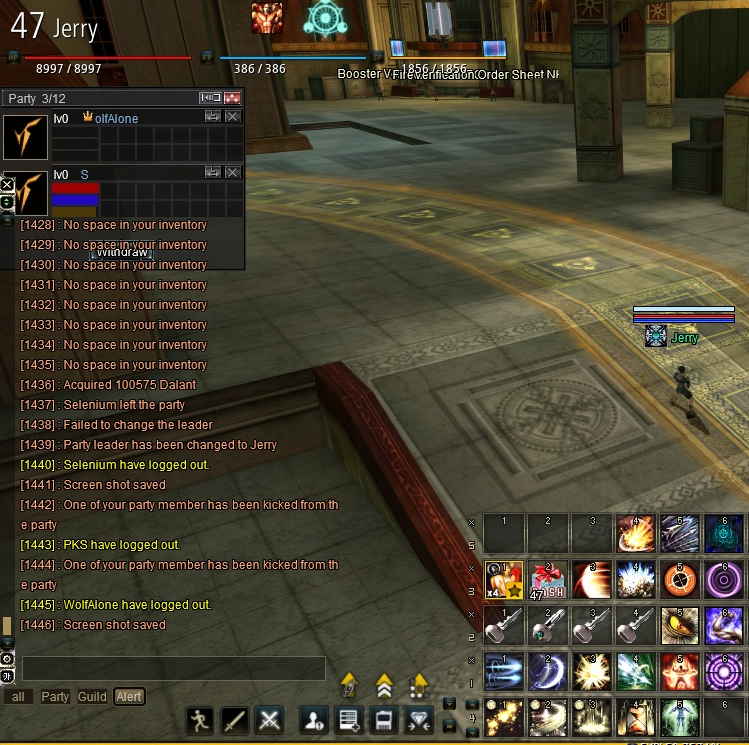This screenshot has width=749, height=745.
Task: Use the glowing green body aura skill
Action: 680,718
